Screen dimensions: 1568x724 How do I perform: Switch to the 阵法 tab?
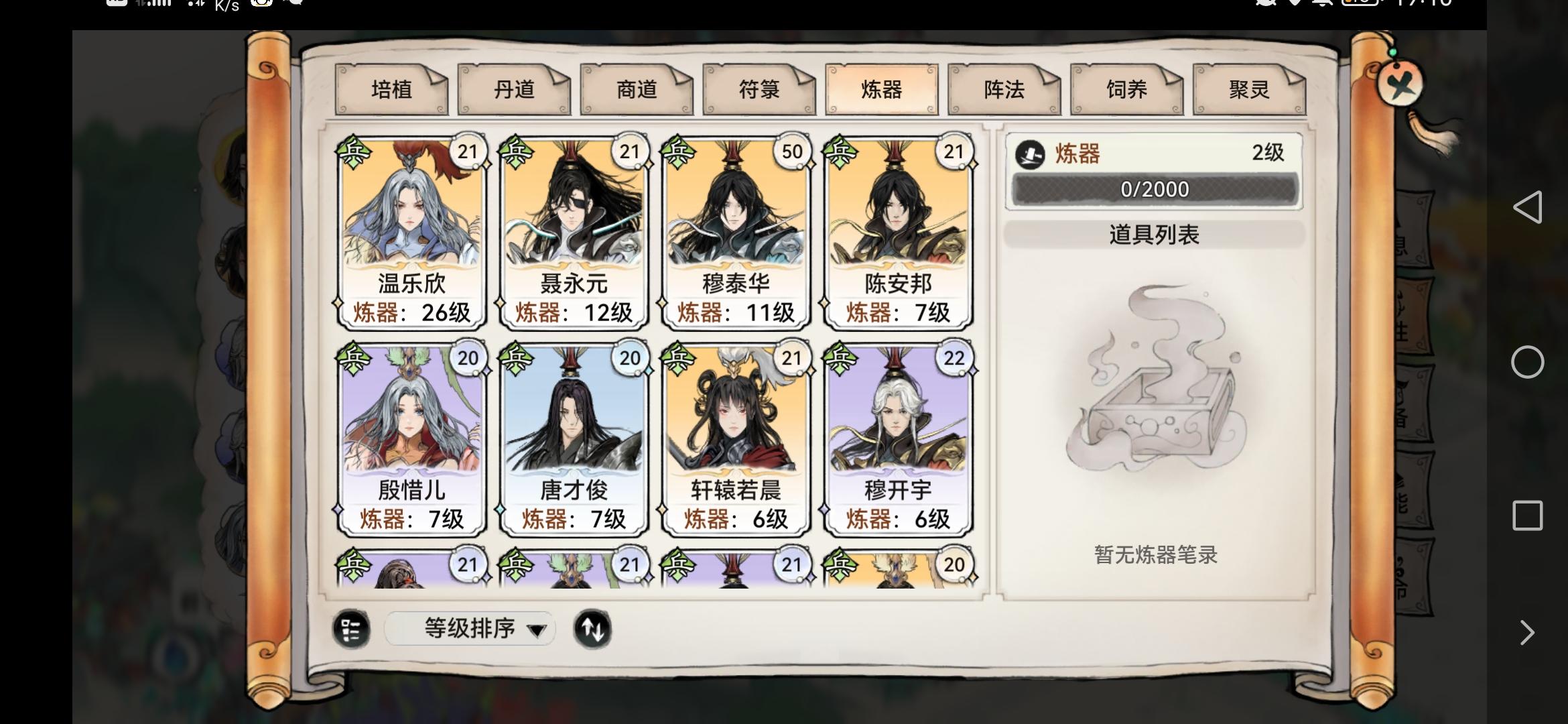[x=1003, y=89]
